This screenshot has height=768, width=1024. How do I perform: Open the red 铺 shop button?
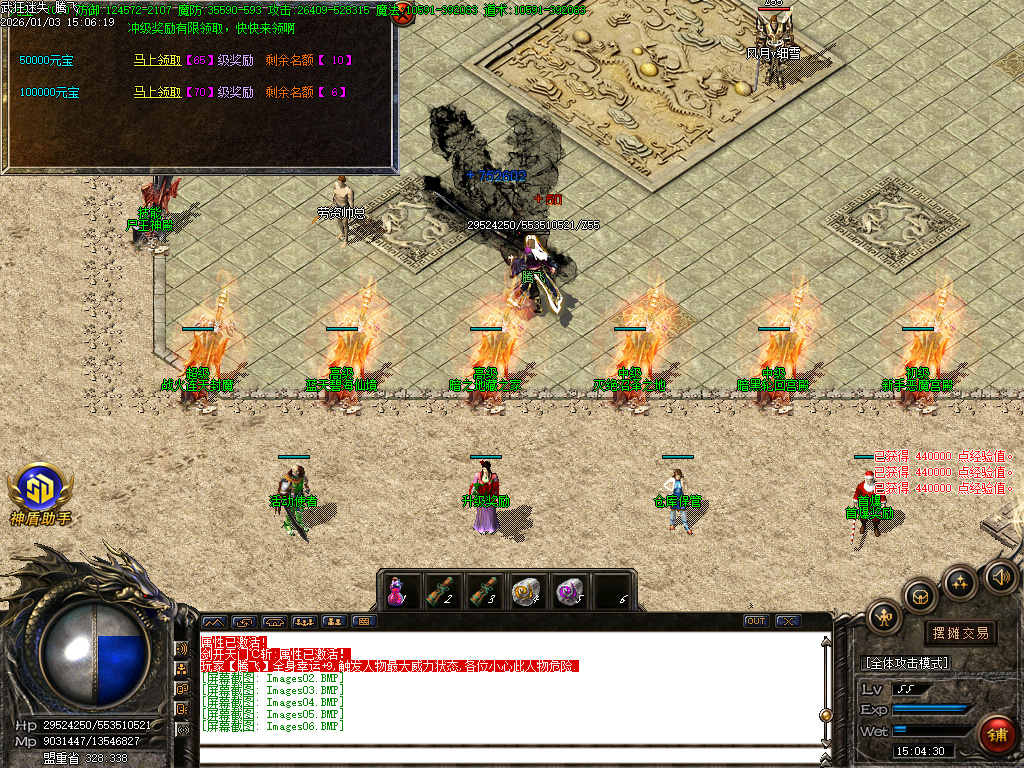tap(996, 735)
